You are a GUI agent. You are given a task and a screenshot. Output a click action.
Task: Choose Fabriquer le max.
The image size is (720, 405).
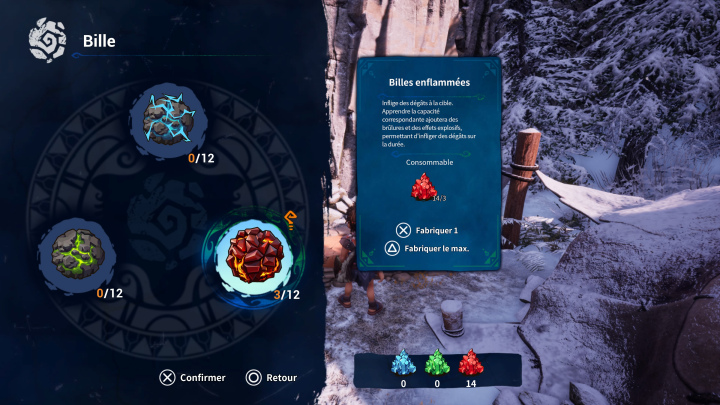click(435, 247)
